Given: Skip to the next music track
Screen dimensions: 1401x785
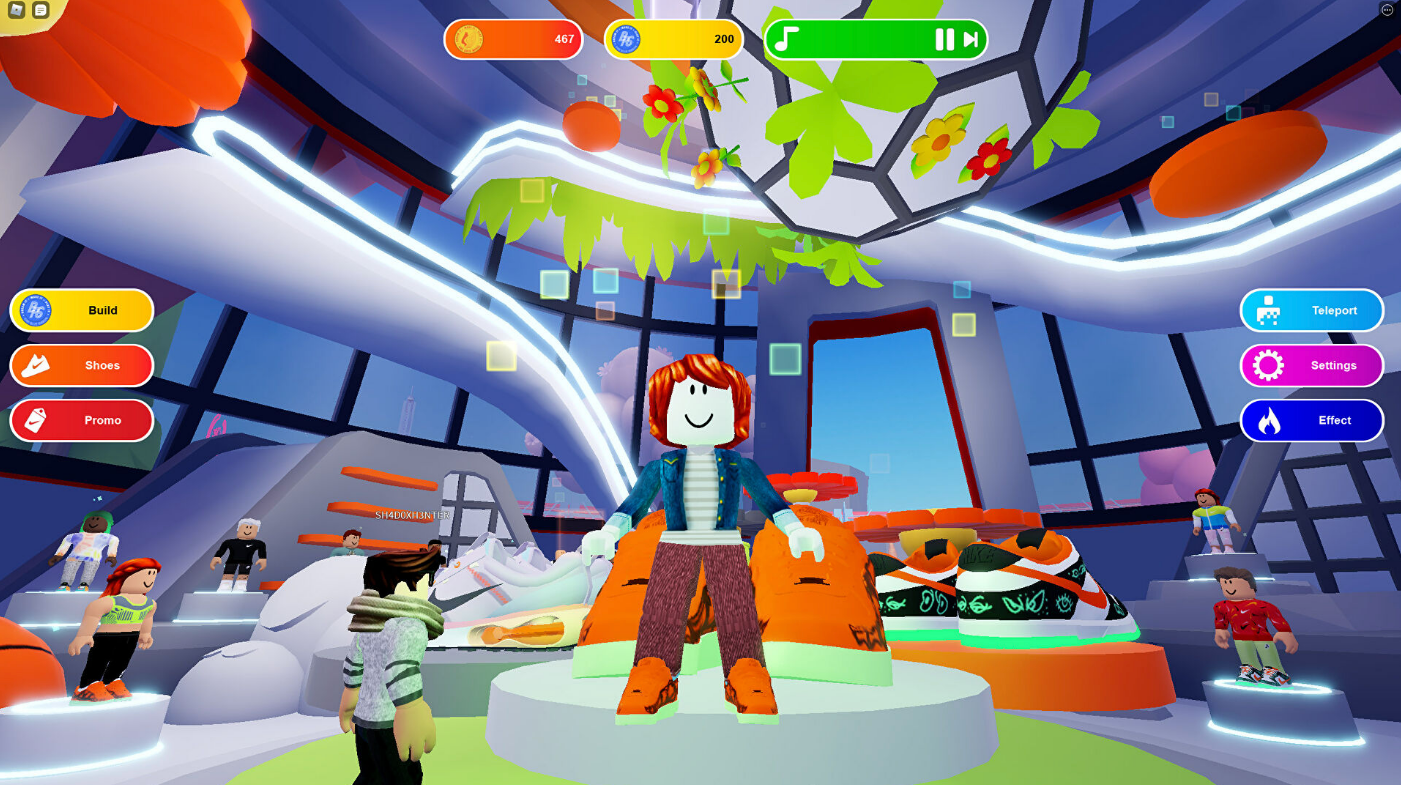Looking at the screenshot, I should point(970,40).
